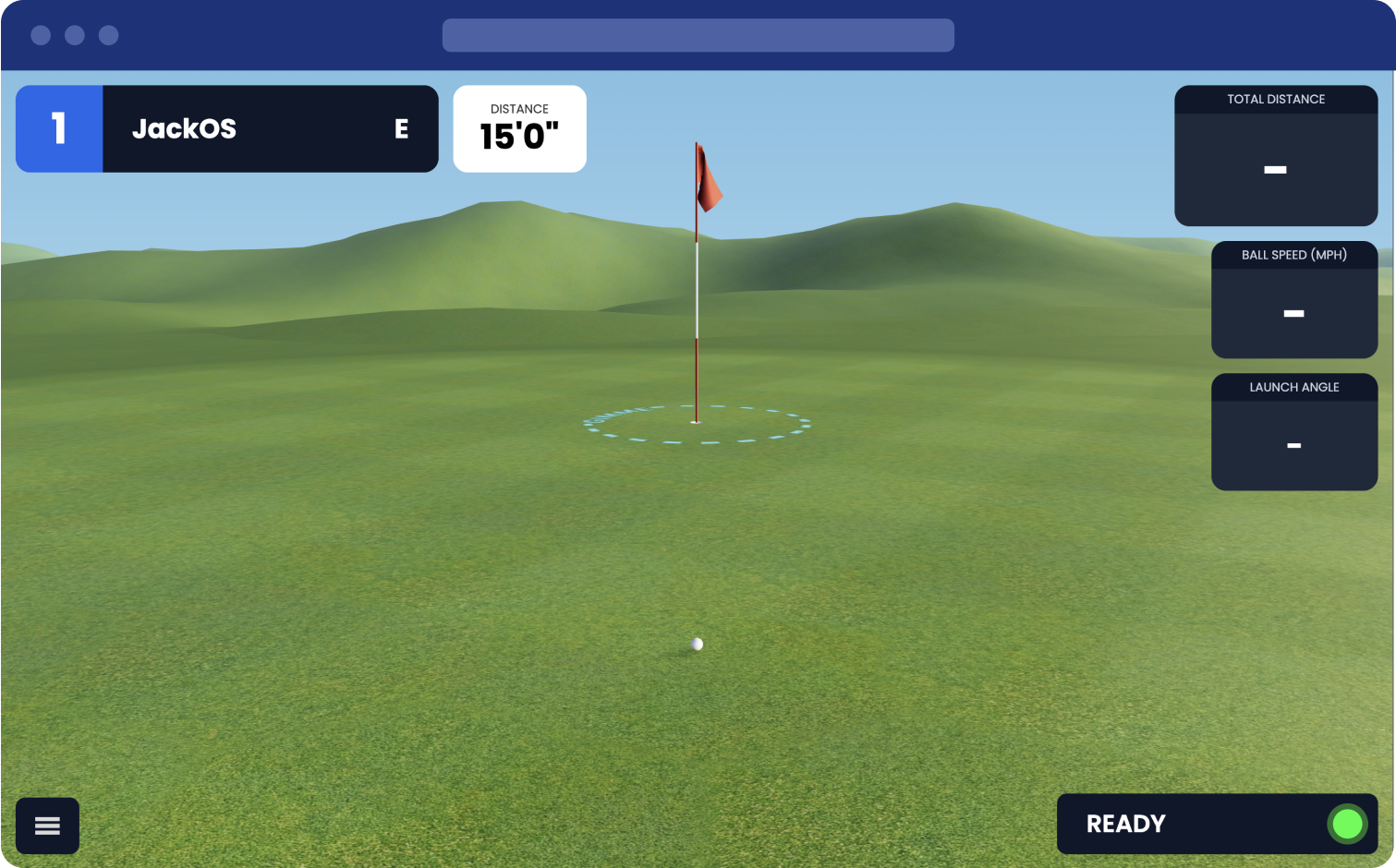Expand the Total Distance stat card

tap(1275, 155)
